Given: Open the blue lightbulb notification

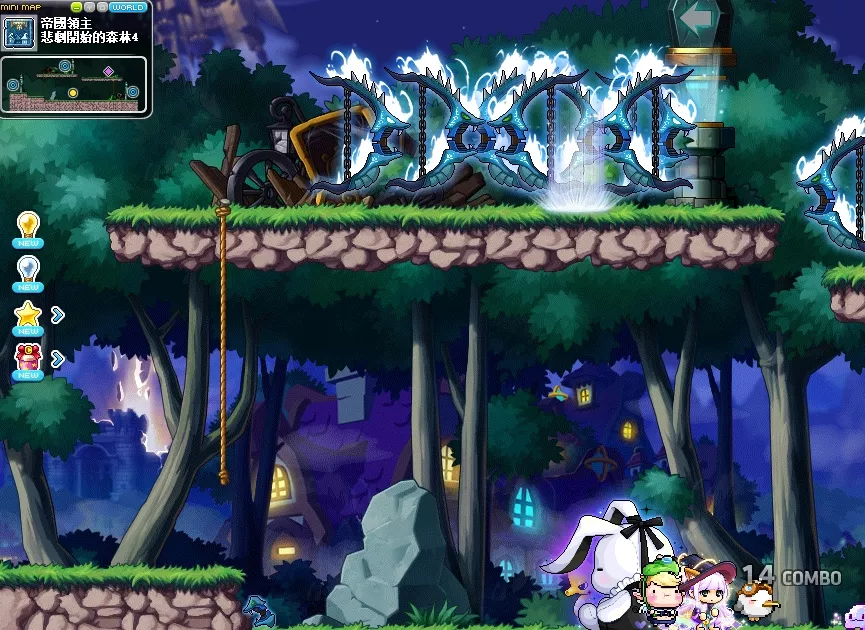Looking at the screenshot, I should pyautogui.click(x=28, y=269).
